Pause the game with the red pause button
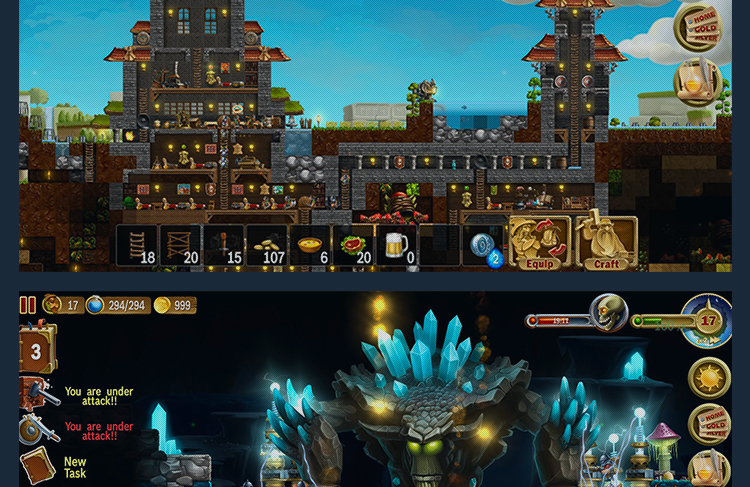This screenshot has width=750, height=487. (x=28, y=305)
